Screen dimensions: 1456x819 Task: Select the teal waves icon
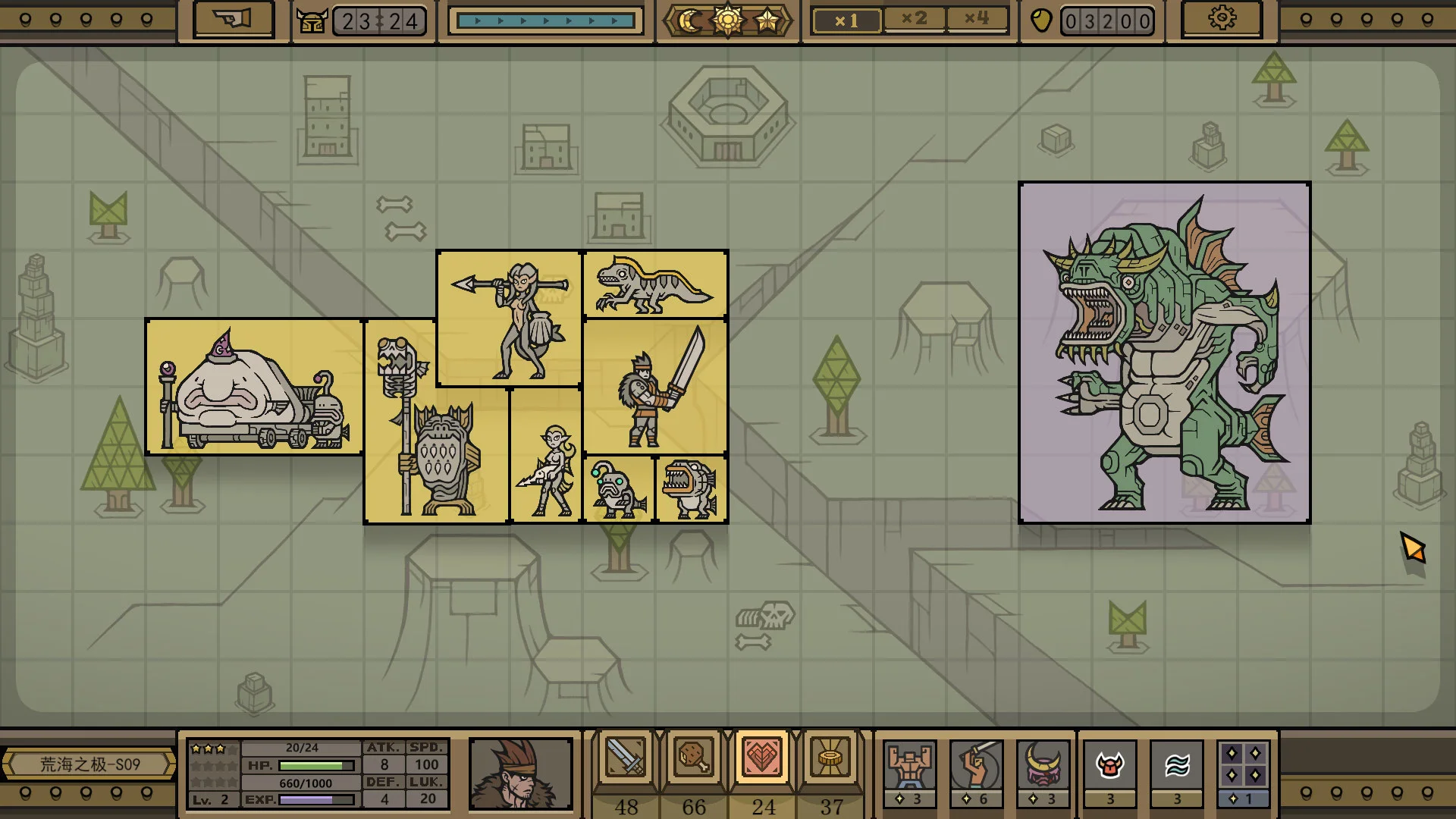pos(1176,766)
